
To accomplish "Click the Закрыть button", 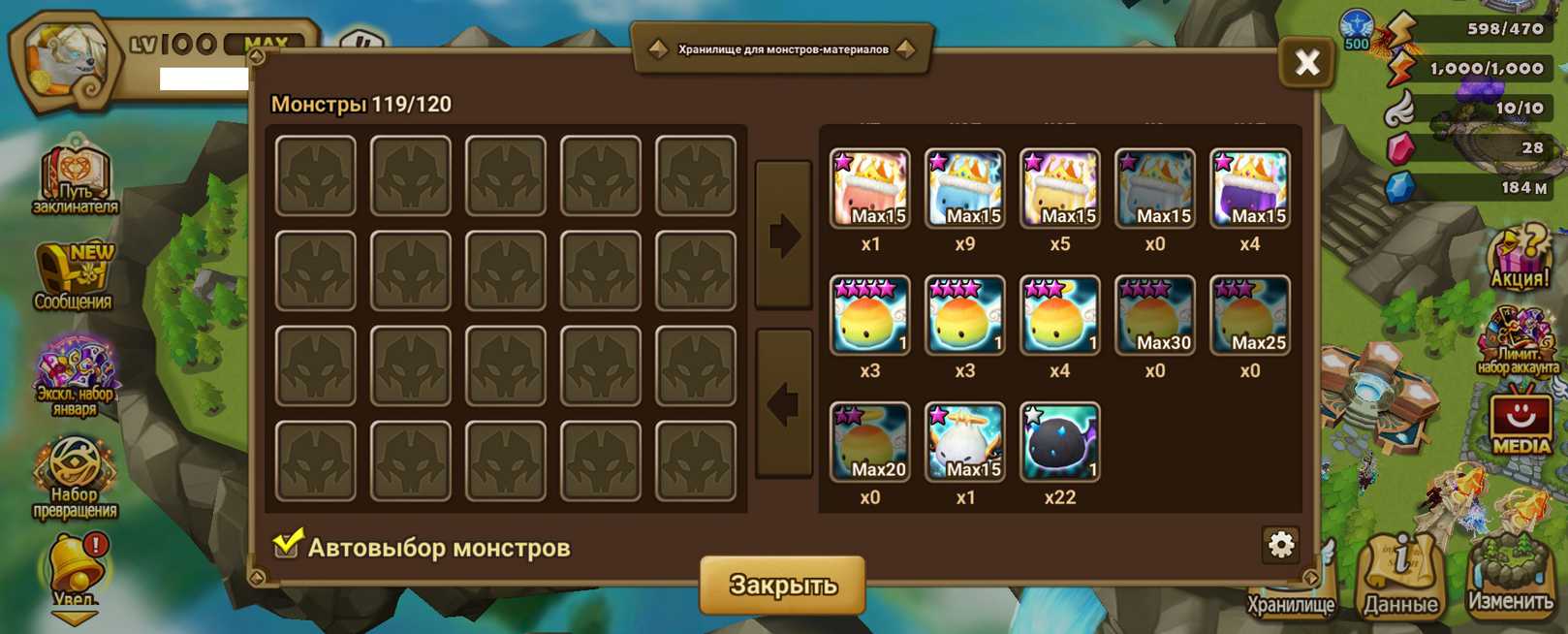I will point(782,585).
